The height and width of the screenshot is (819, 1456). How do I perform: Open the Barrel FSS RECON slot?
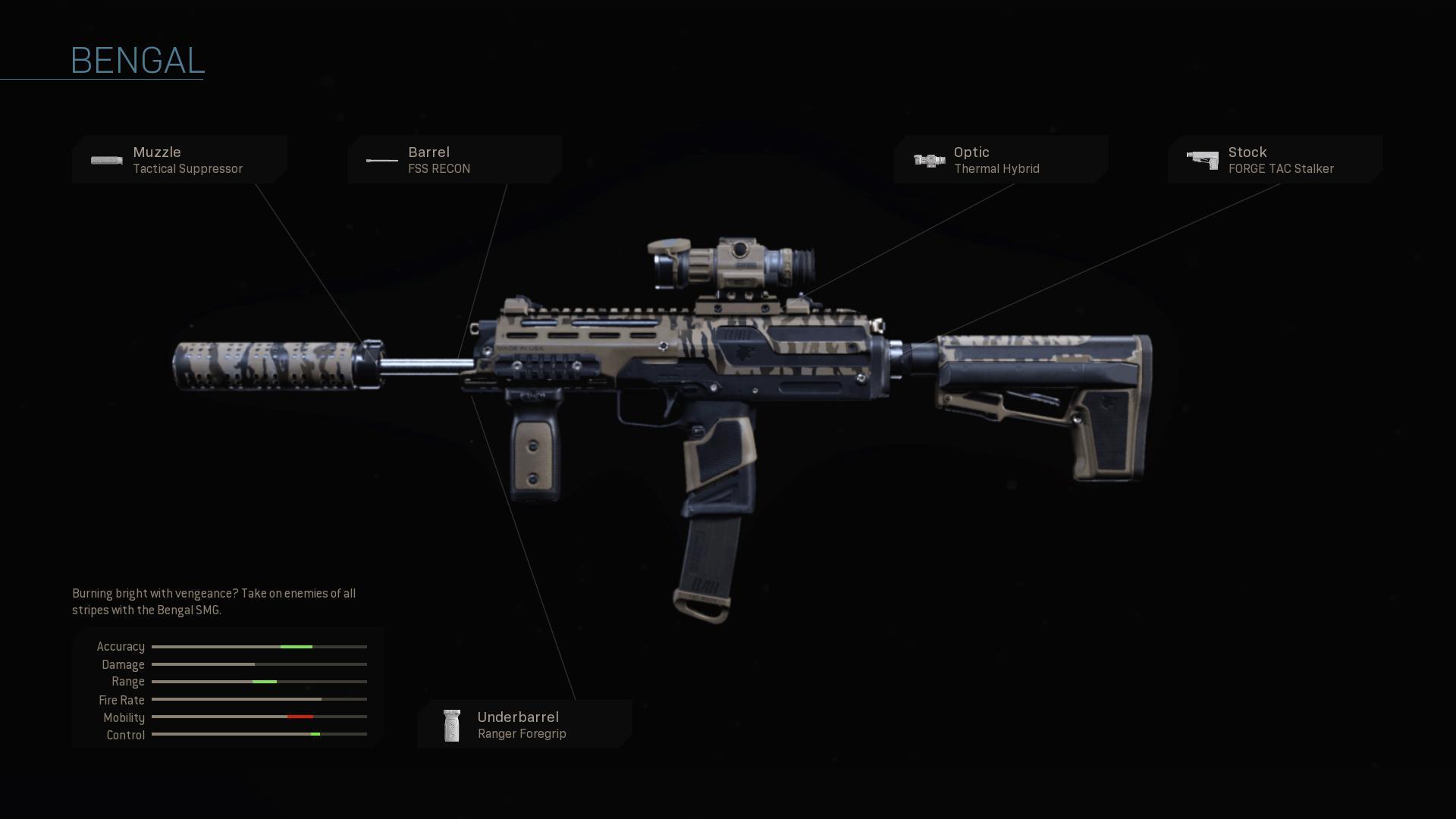454,160
